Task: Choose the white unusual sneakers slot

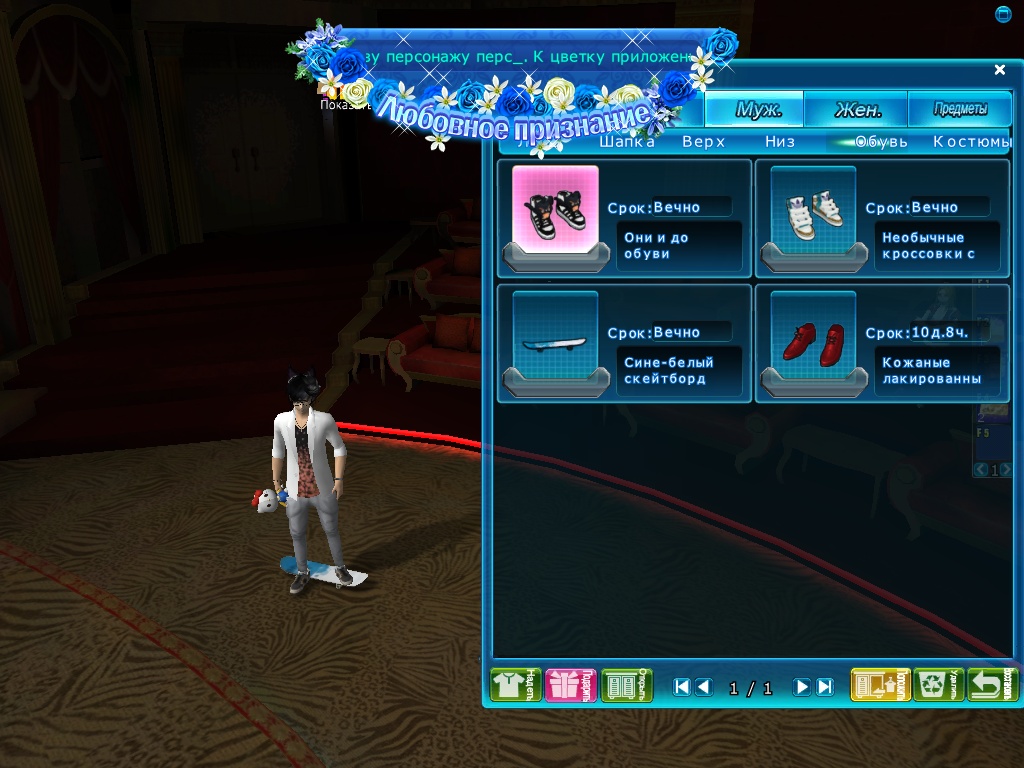Action: [813, 210]
